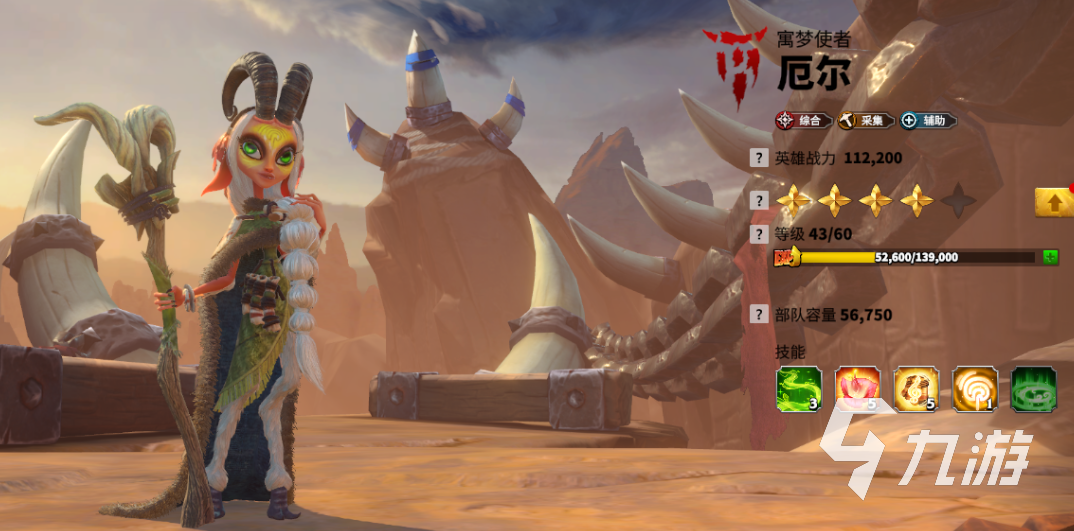Inspect the dark green circular skill icon
Screen dimensions: 1074x531
pos(1035,389)
